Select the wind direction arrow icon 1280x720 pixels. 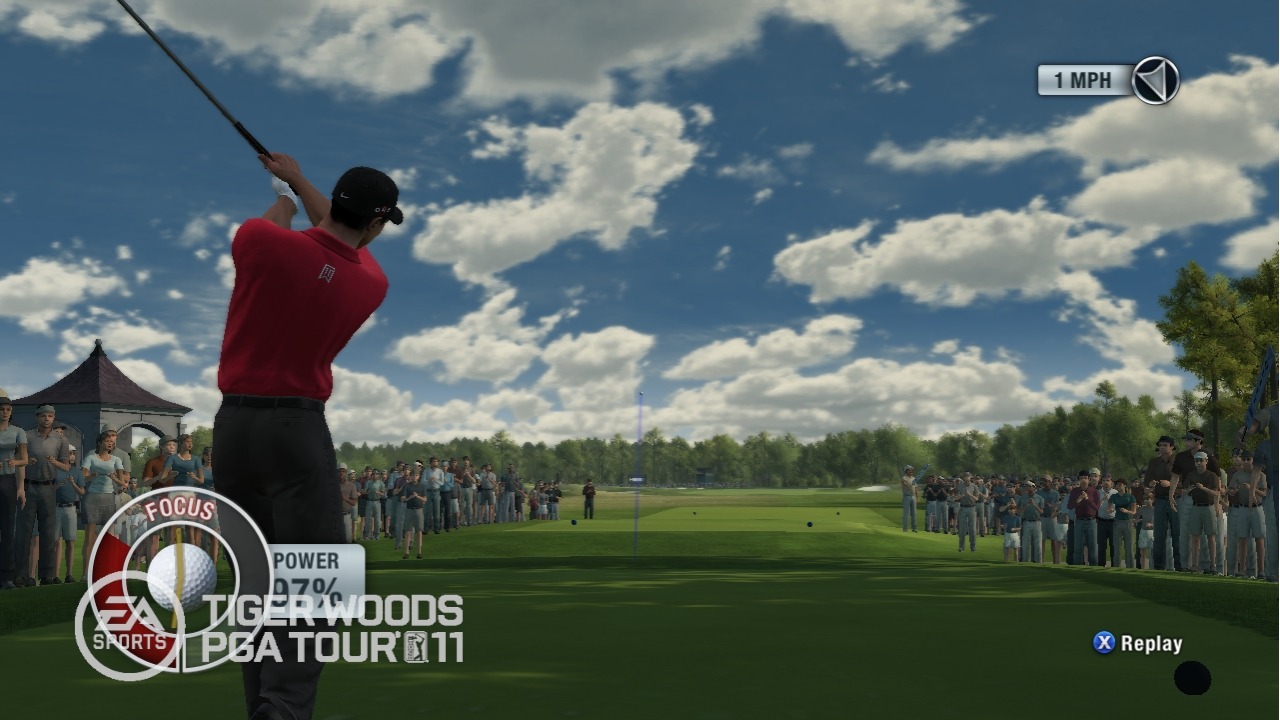[1155, 80]
